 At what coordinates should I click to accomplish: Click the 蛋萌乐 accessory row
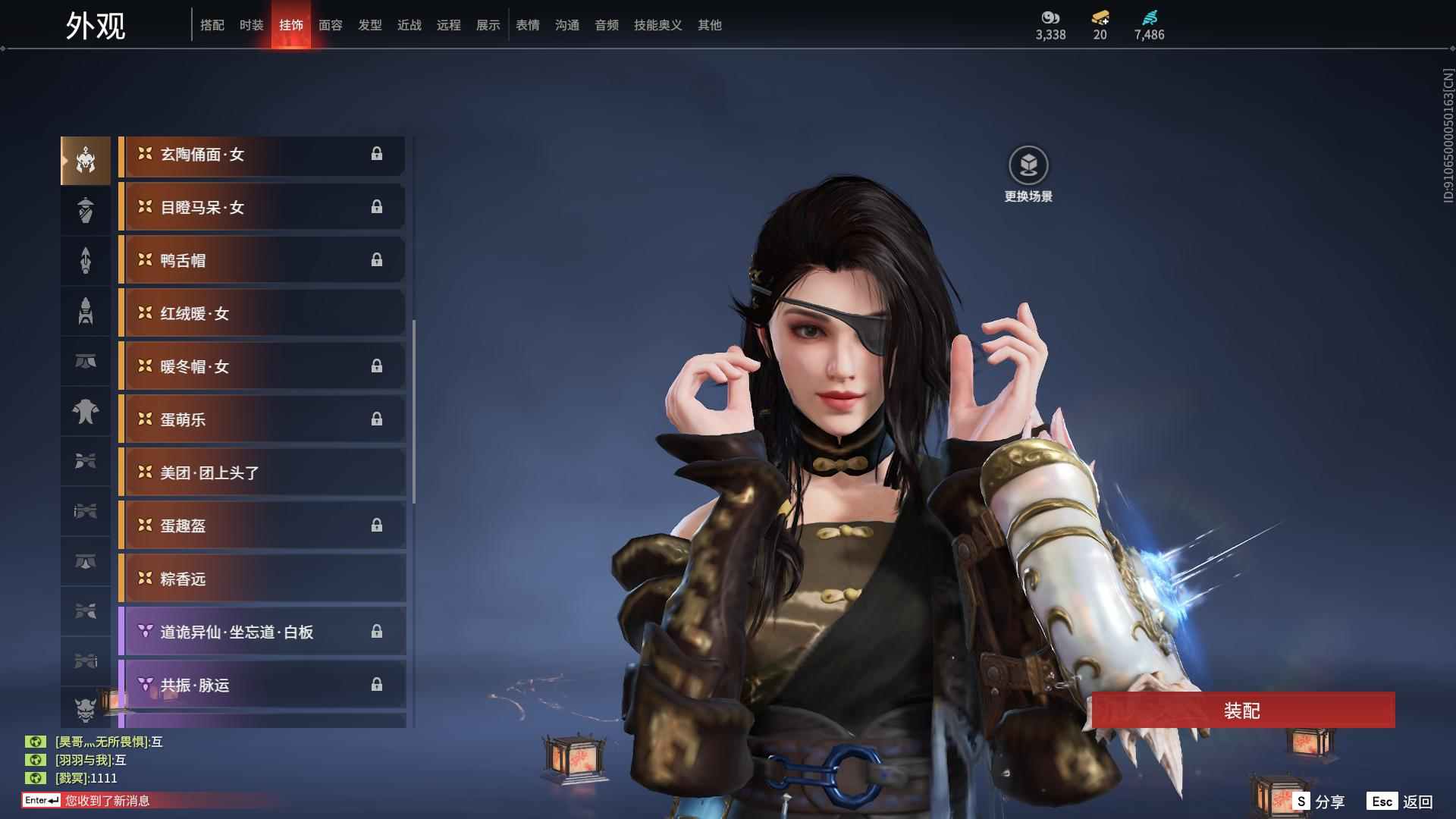click(262, 419)
